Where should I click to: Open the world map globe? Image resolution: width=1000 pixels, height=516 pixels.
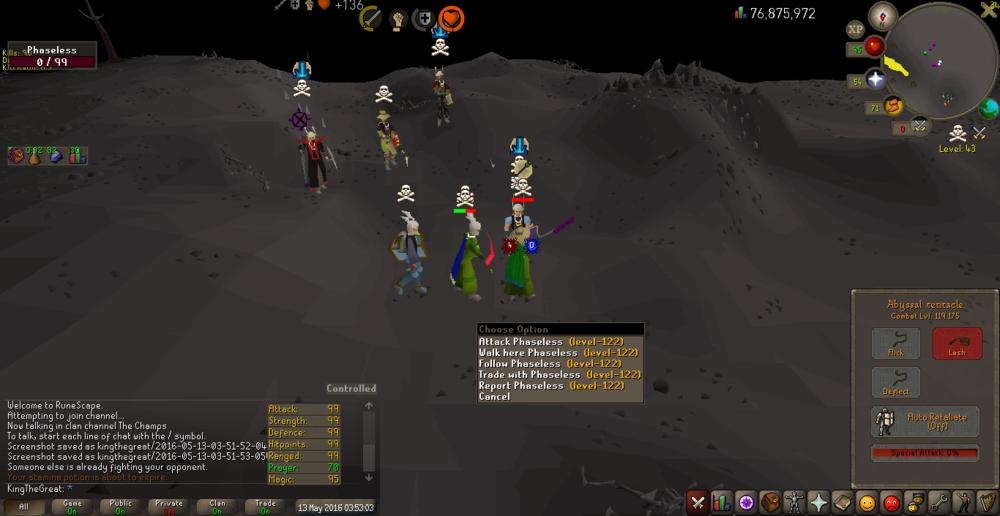pos(990,108)
